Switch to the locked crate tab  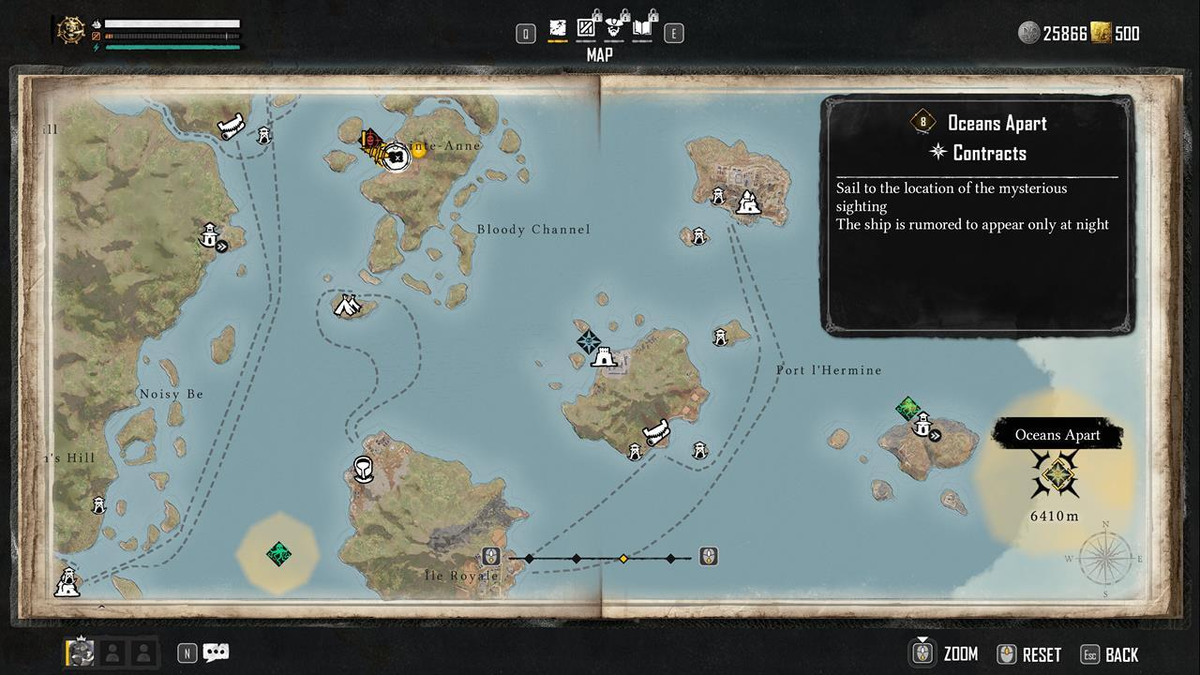586,31
